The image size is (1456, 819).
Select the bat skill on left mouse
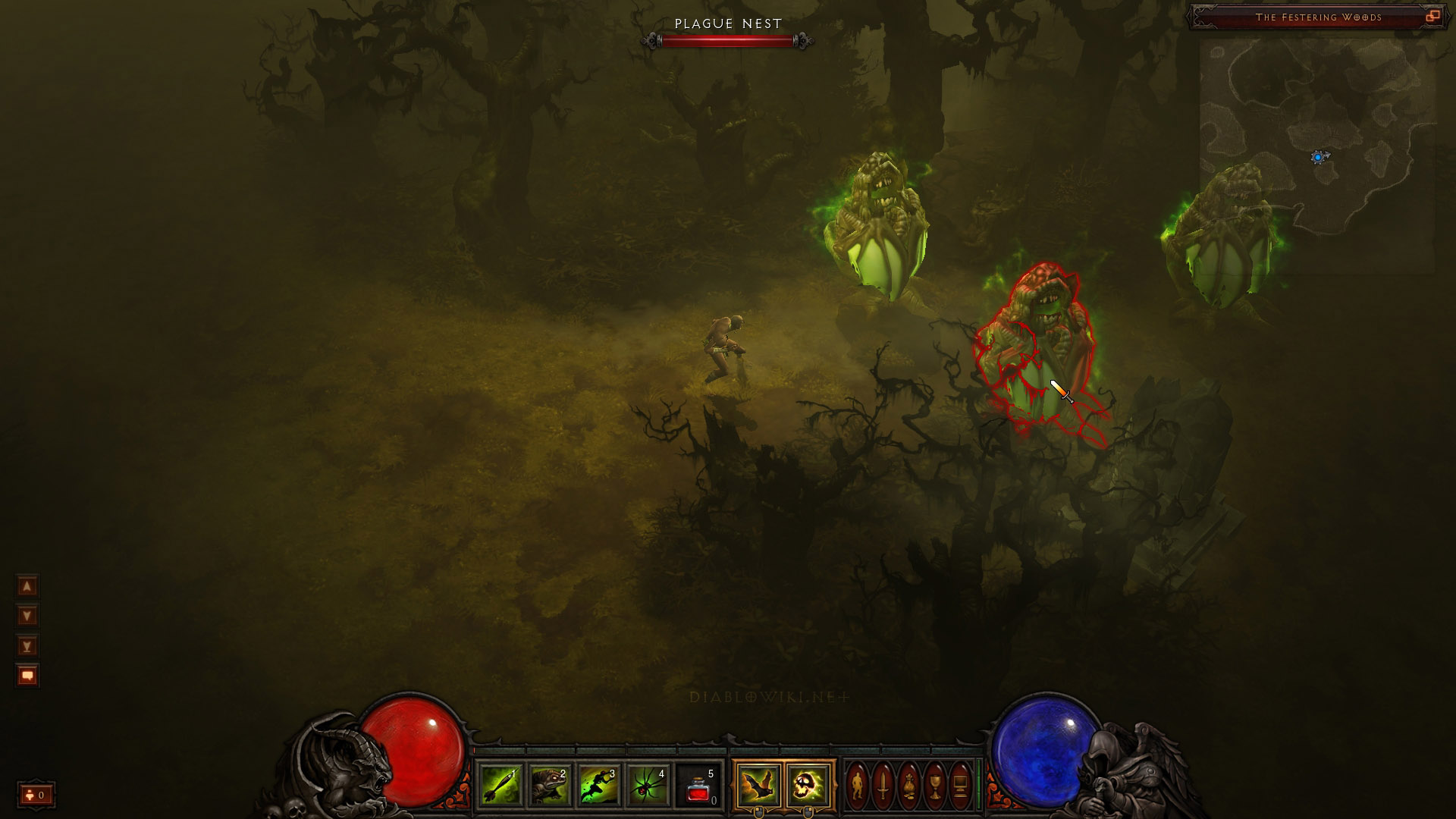pos(758,786)
